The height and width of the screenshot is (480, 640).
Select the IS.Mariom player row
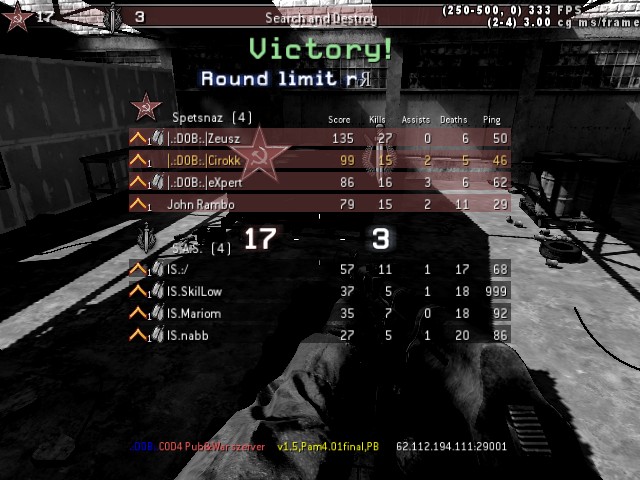[x=319, y=313]
